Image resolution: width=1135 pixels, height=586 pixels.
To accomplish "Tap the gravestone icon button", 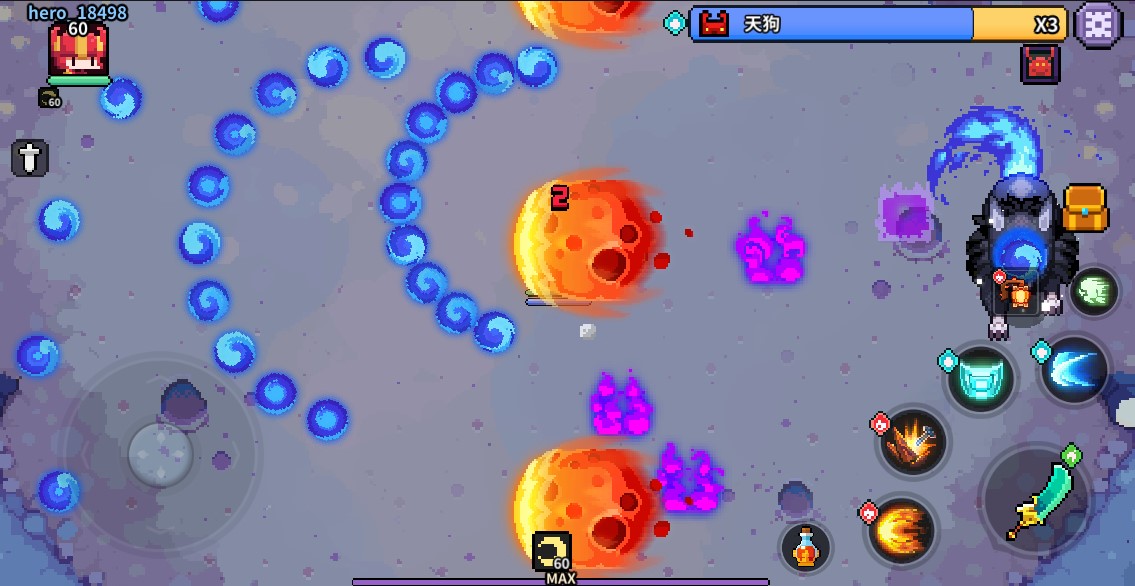I will point(30,158).
